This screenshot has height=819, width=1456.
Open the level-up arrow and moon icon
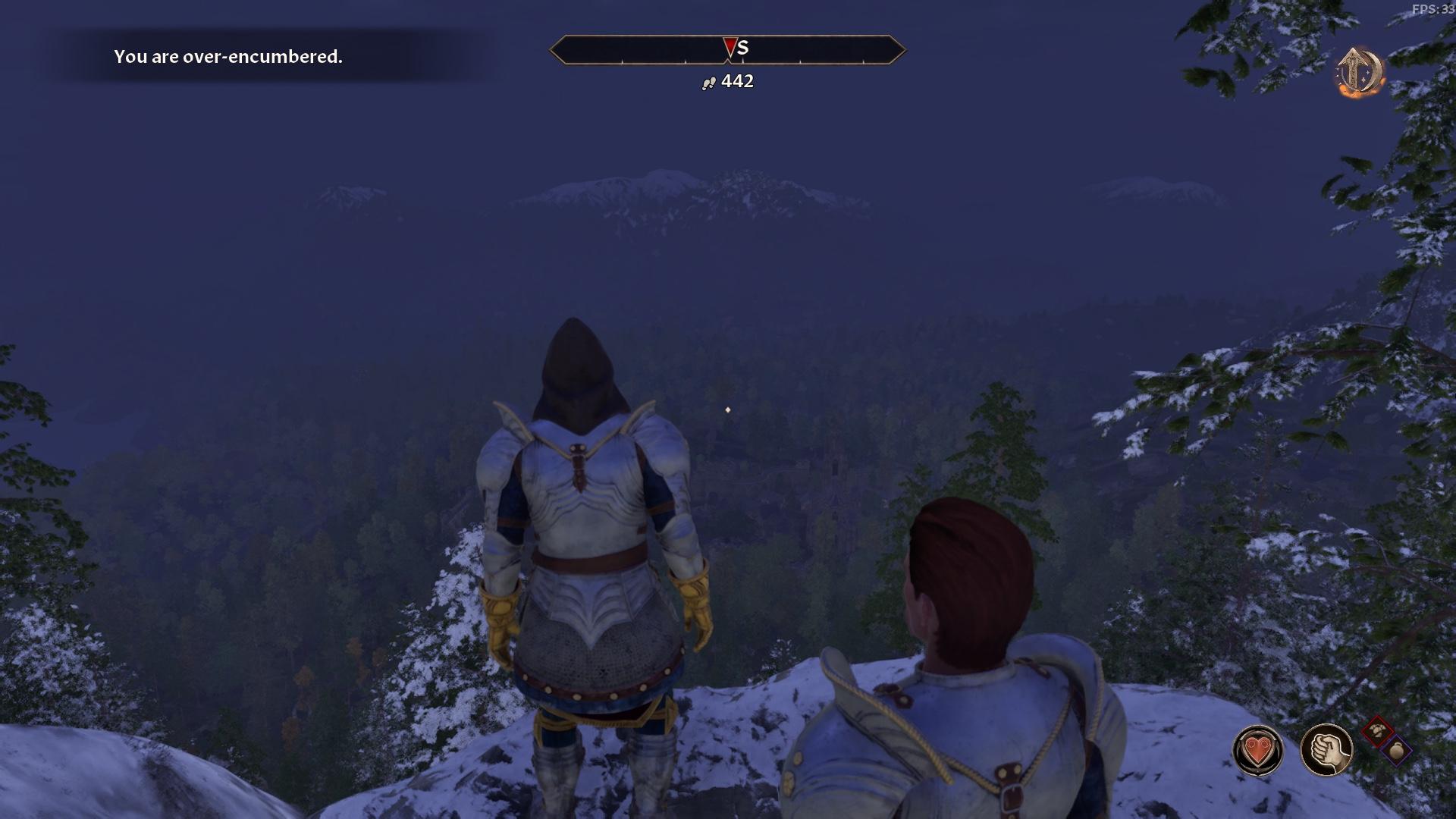1359,73
